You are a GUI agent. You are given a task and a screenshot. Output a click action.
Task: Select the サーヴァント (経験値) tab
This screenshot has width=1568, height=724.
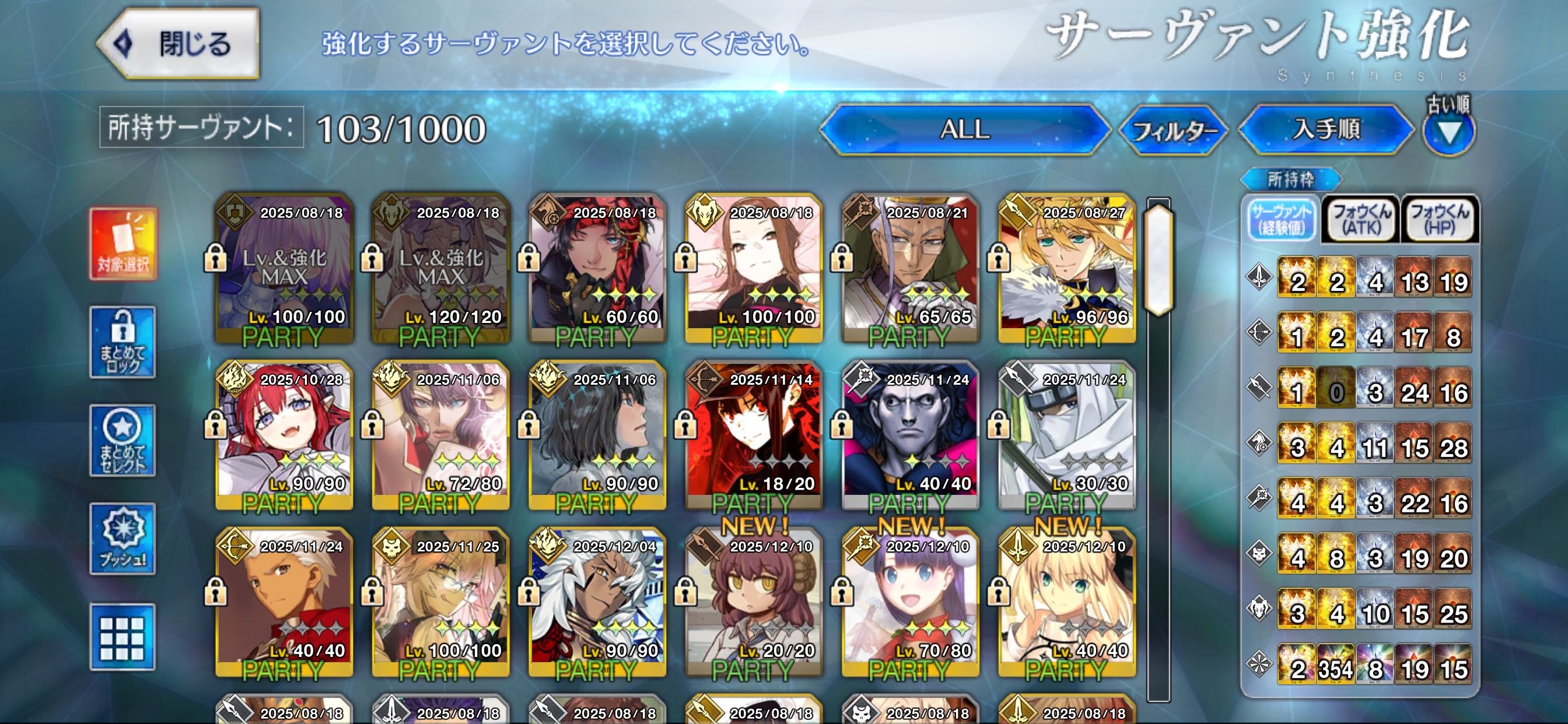[x=1282, y=220]
